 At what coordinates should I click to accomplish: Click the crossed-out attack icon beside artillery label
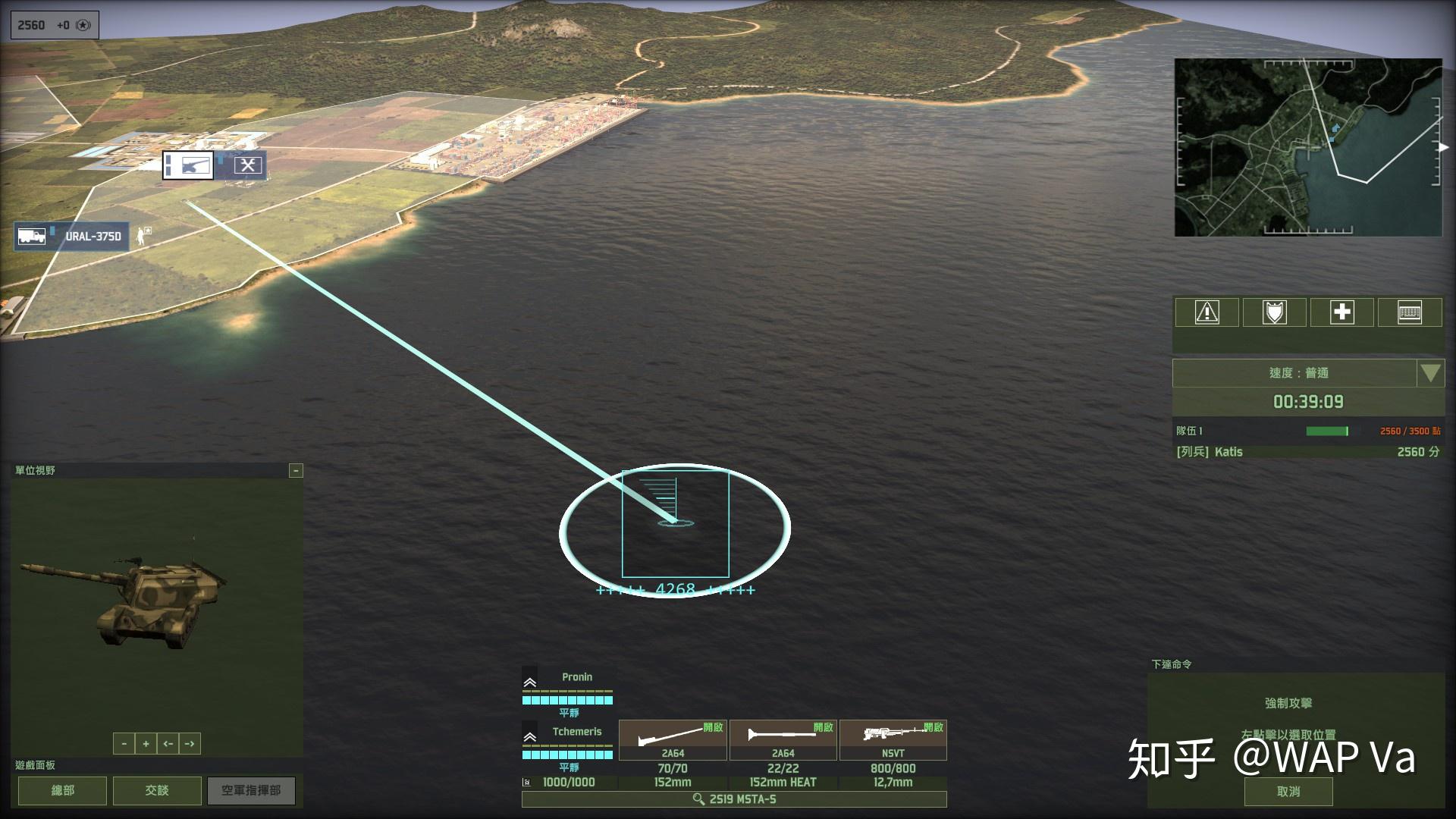(248, 163)
